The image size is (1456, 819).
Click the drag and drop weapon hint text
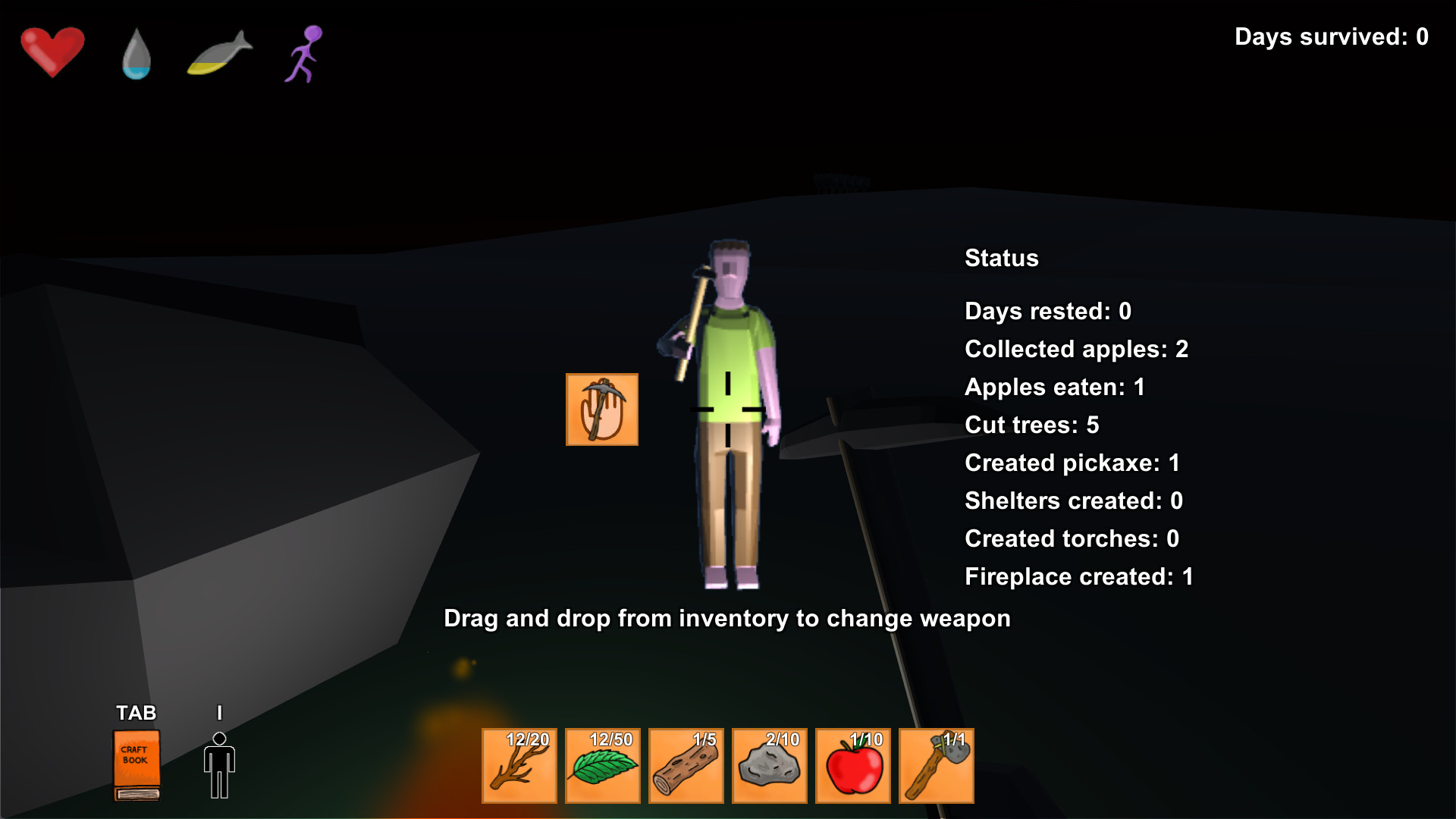(x=726, y=618)
